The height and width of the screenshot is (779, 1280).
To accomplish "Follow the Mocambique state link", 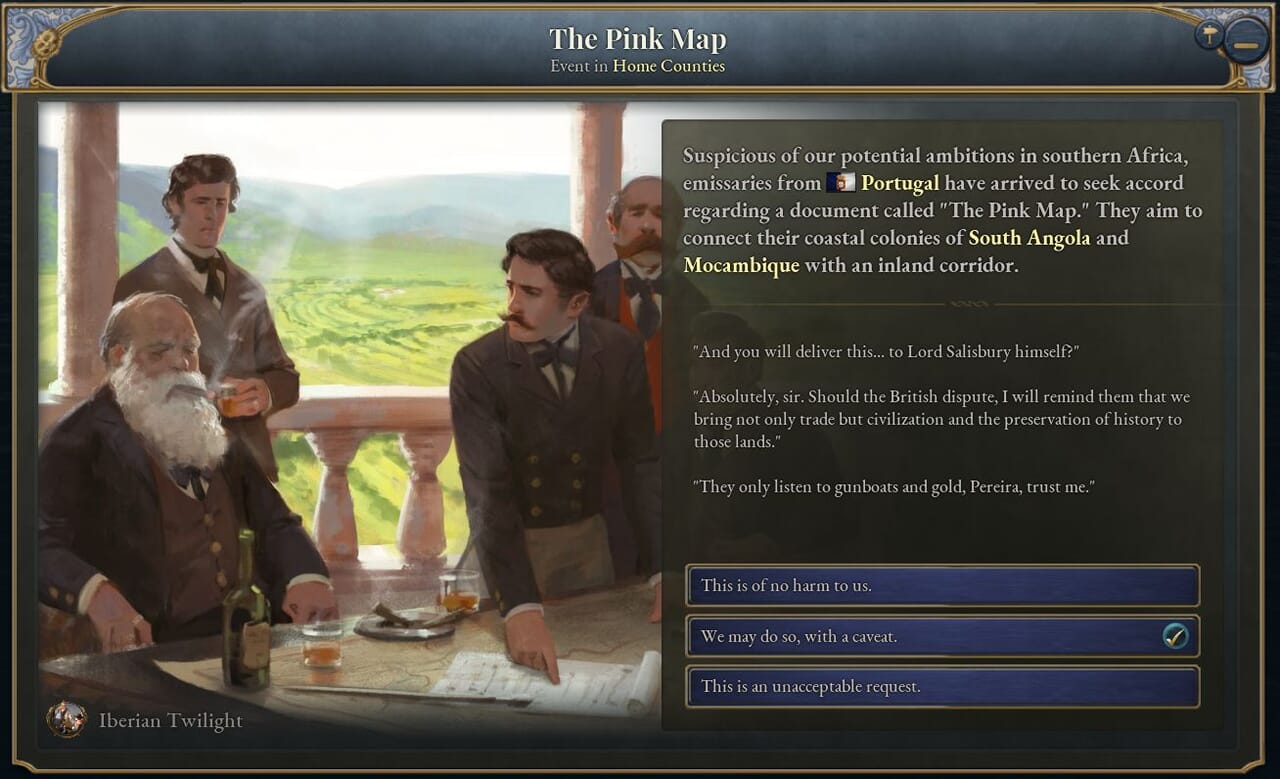I will tap(741, 265).
